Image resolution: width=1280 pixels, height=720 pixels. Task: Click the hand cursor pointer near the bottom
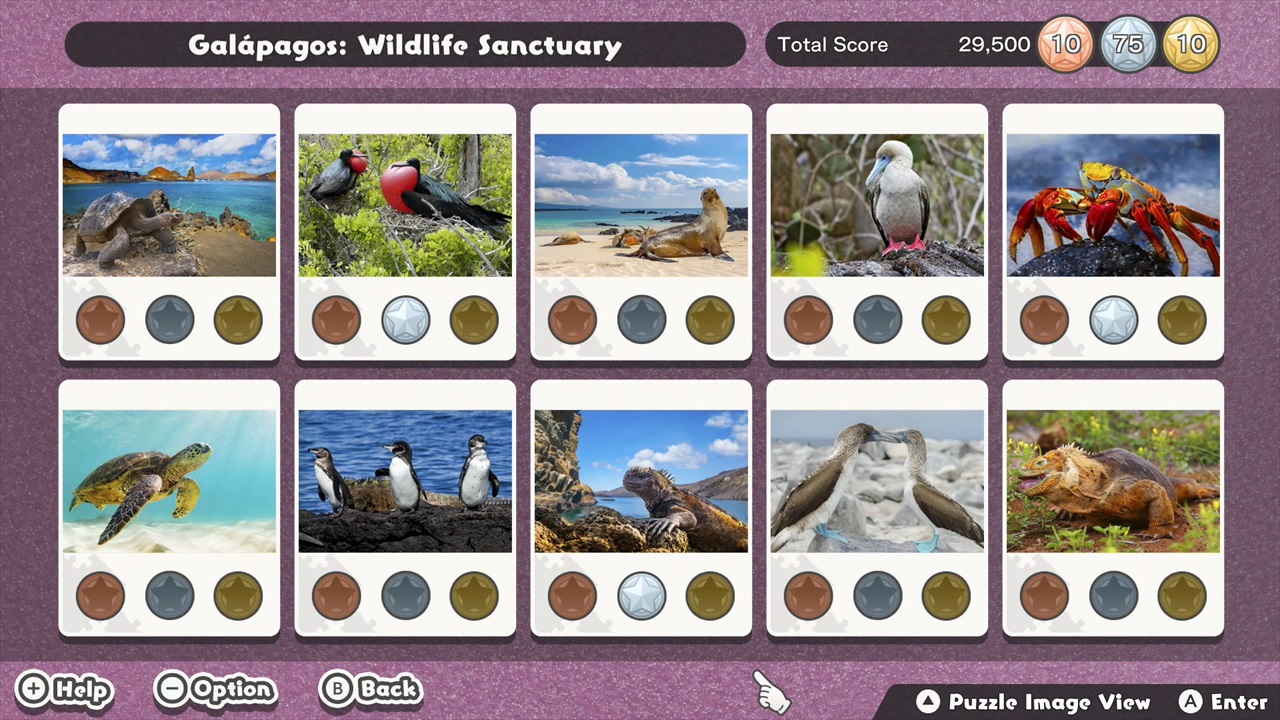click(770, 690)
